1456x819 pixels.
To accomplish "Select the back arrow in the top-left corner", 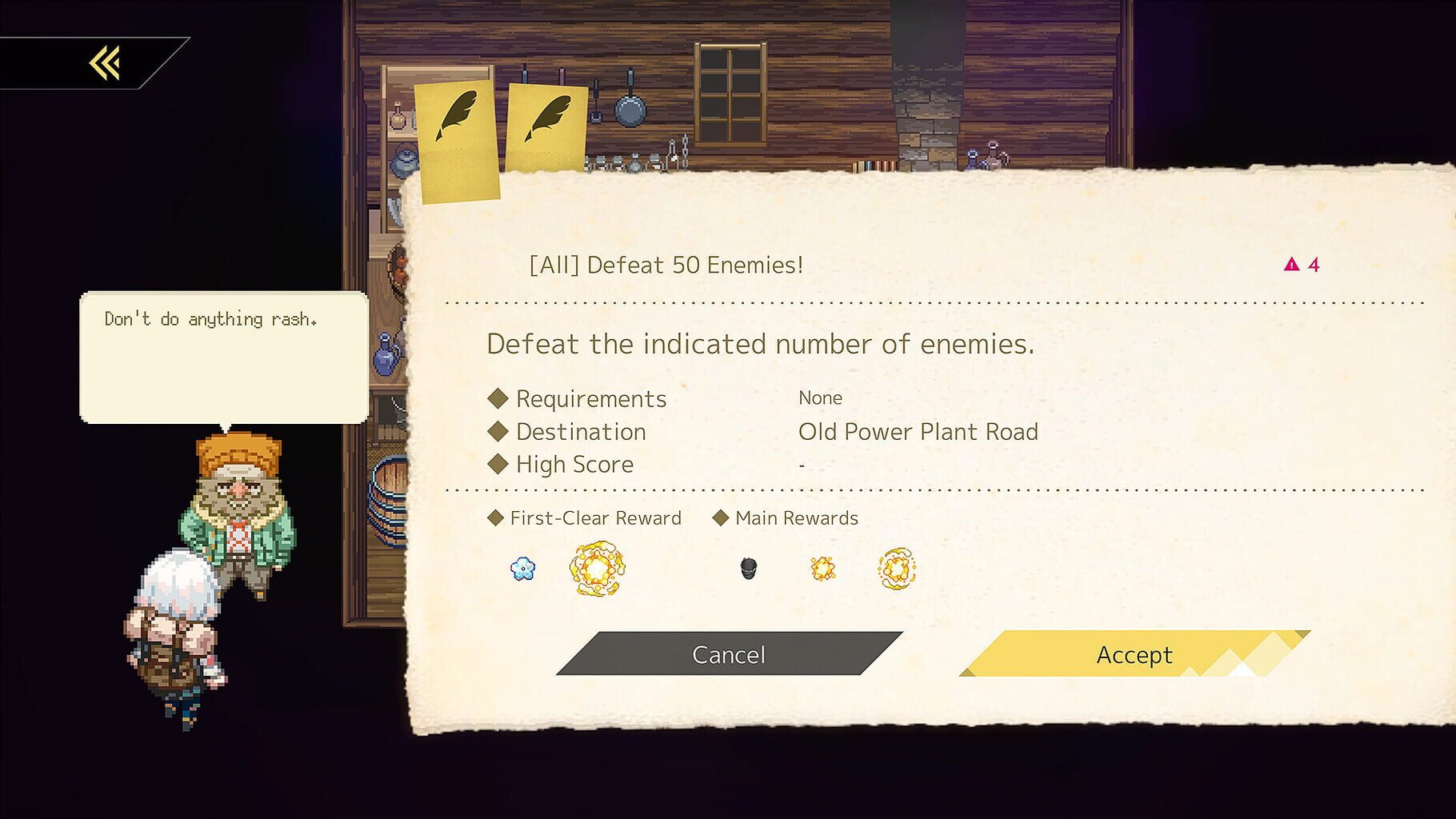I will coord(102,64).
